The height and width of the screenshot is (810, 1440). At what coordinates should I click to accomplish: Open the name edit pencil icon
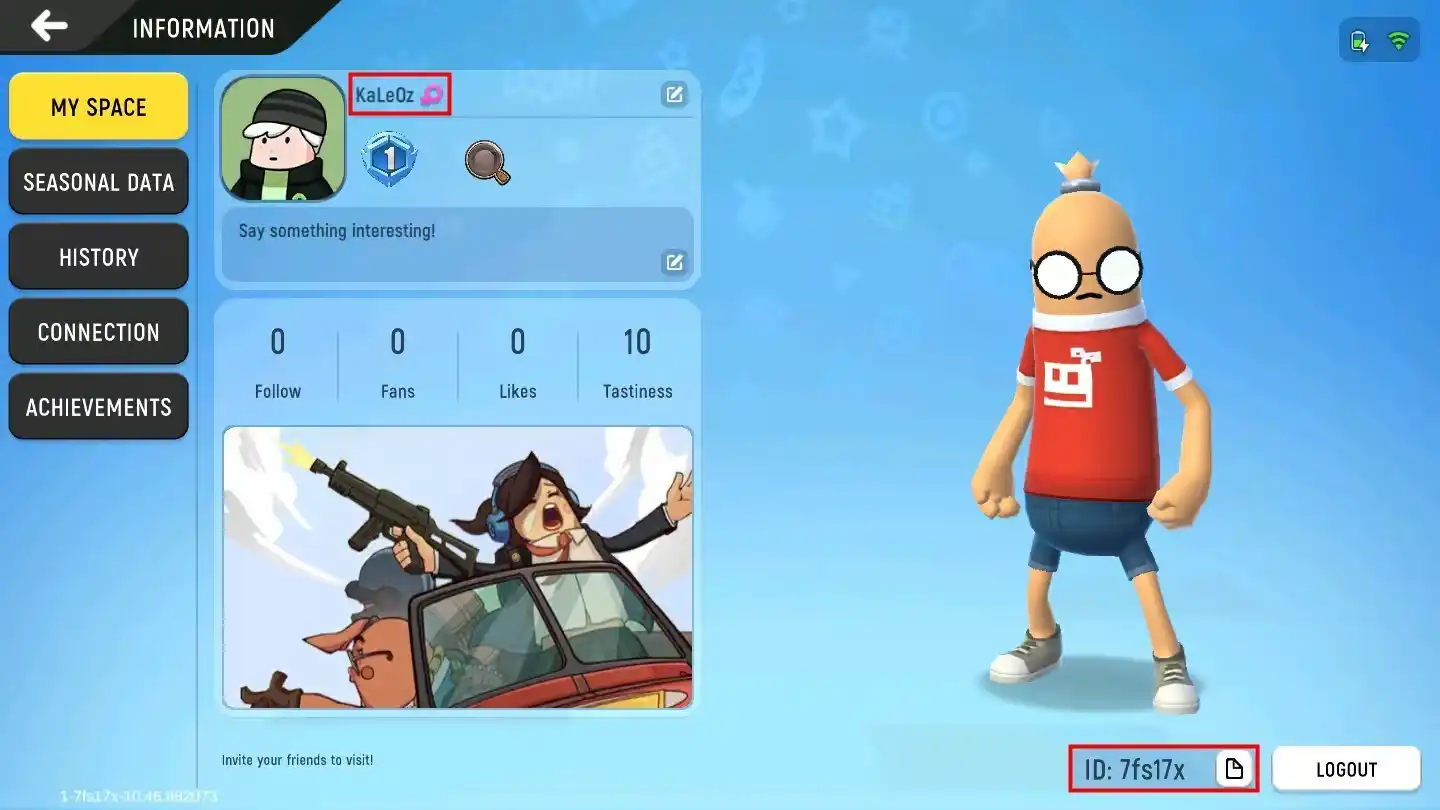675,94
